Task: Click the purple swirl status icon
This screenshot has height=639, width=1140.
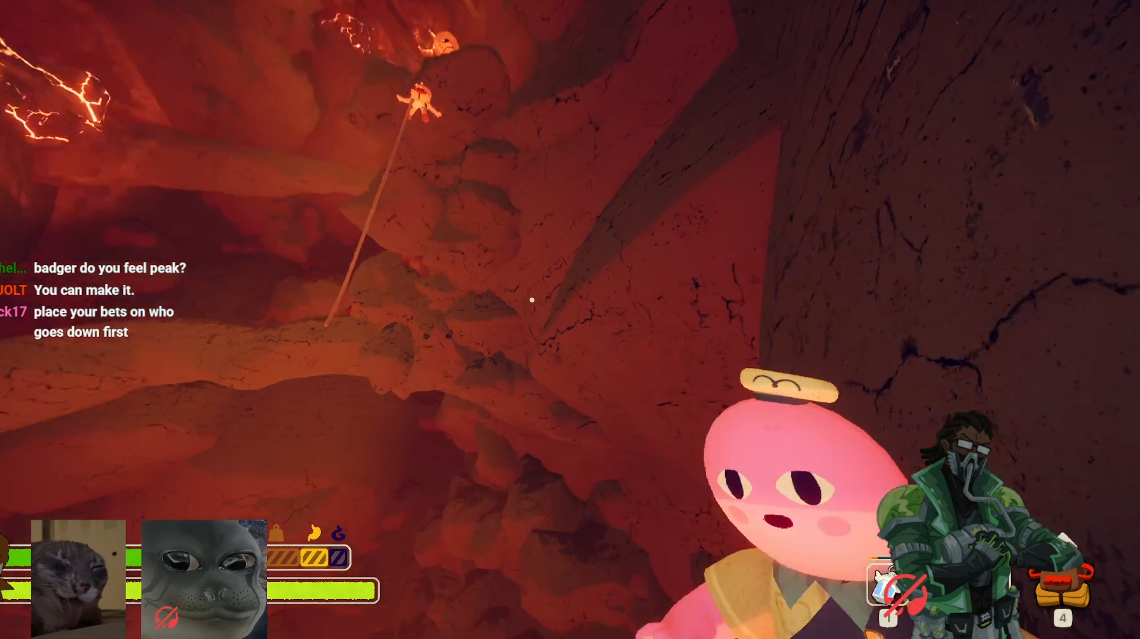Action: [x=338, y=534]
